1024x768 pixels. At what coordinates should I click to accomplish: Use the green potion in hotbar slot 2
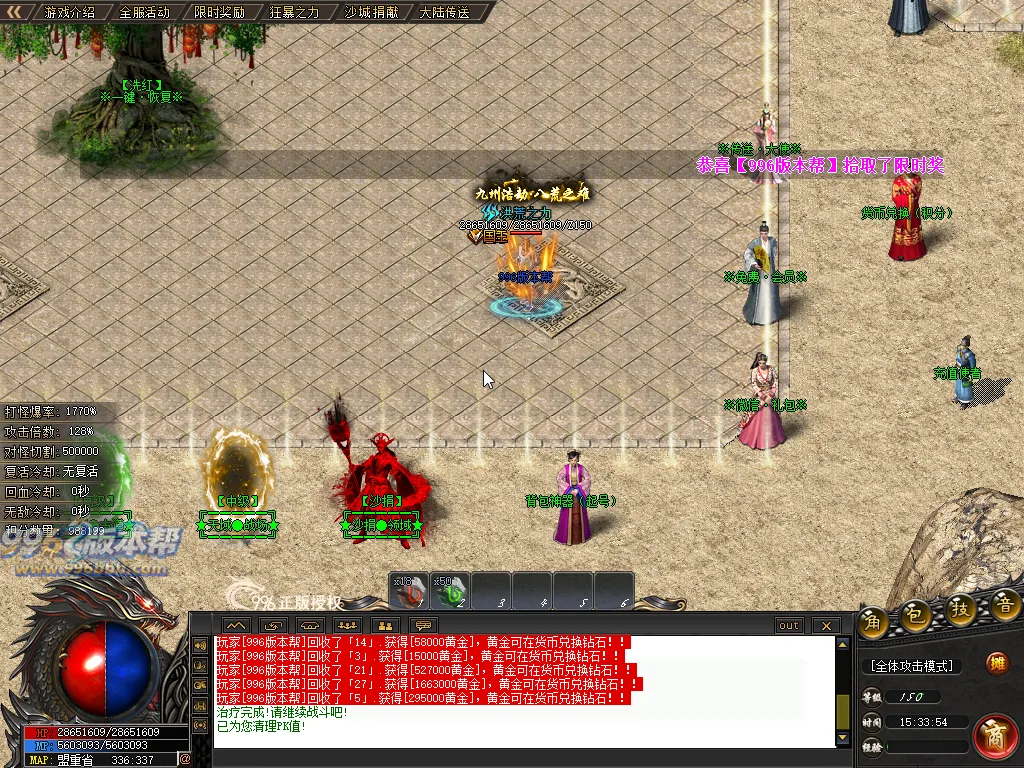click(x=451, y=591)
